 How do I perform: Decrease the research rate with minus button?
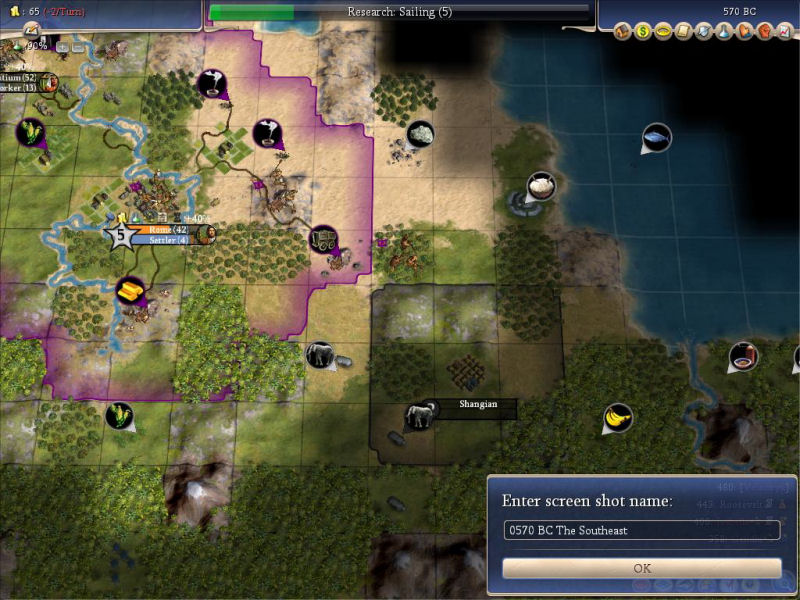(x=77, y=46)
